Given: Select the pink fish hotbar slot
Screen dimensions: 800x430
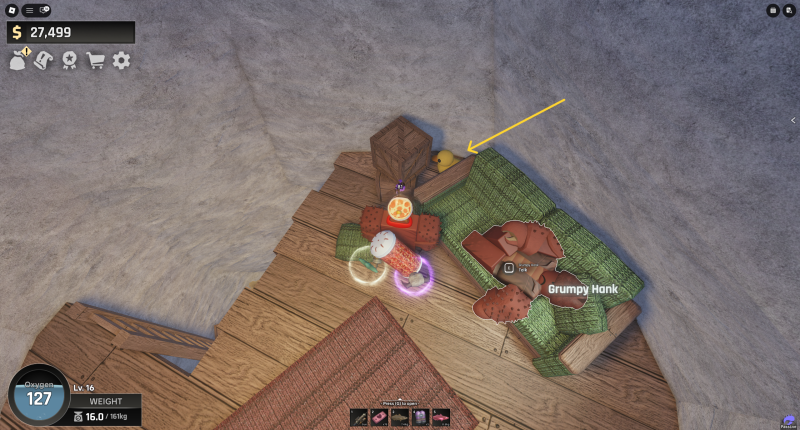Looking at the screenshot, I should [x=440, y=416].
